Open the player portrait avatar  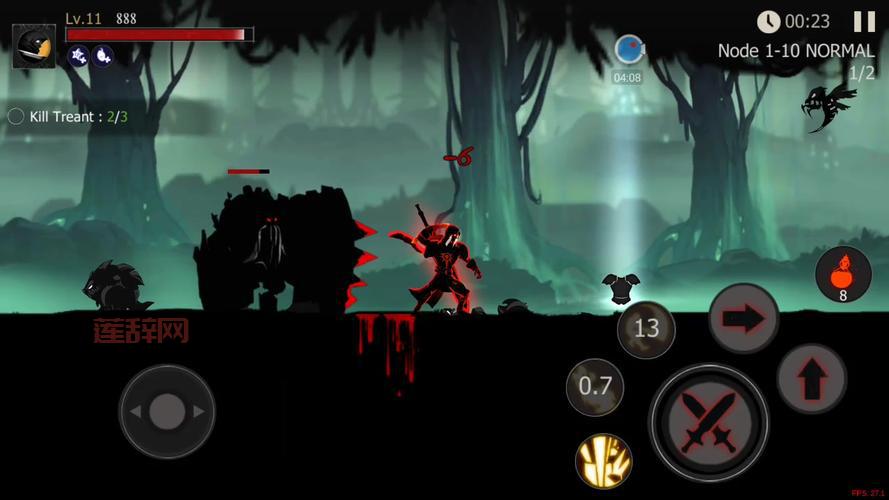click(x=33, y=45)
